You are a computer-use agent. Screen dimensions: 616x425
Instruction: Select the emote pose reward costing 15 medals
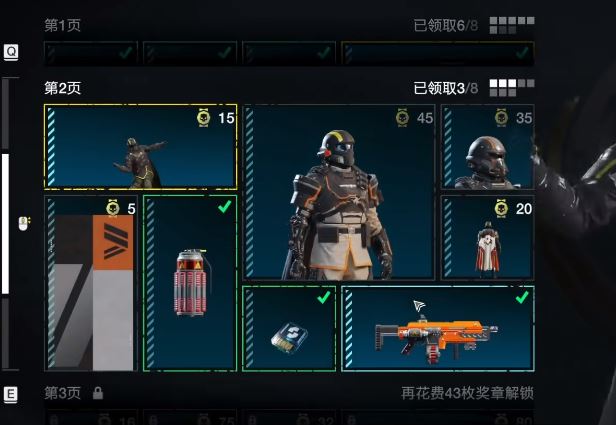tap(140, 147)
